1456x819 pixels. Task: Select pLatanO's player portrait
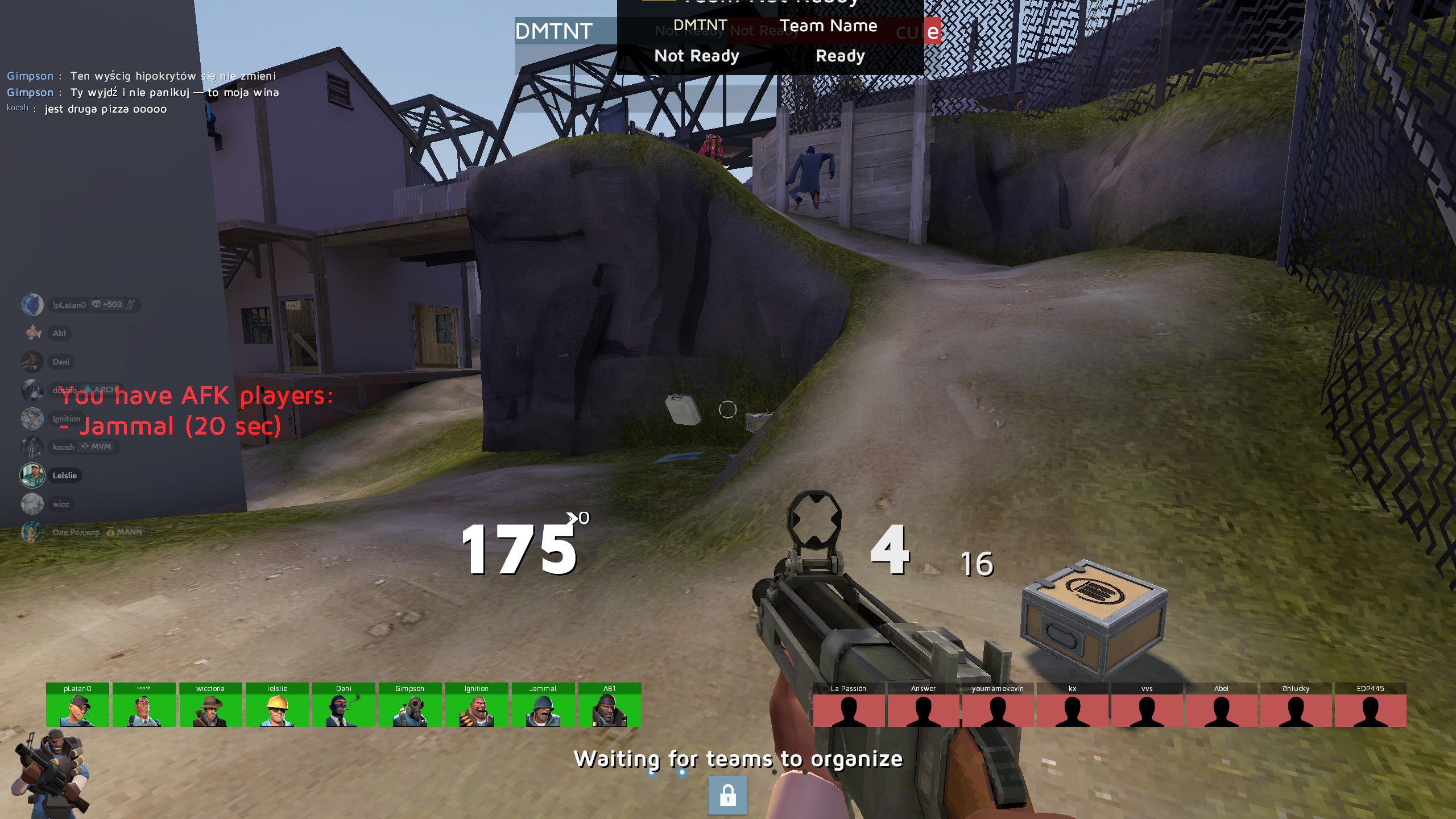coord(77,705)
